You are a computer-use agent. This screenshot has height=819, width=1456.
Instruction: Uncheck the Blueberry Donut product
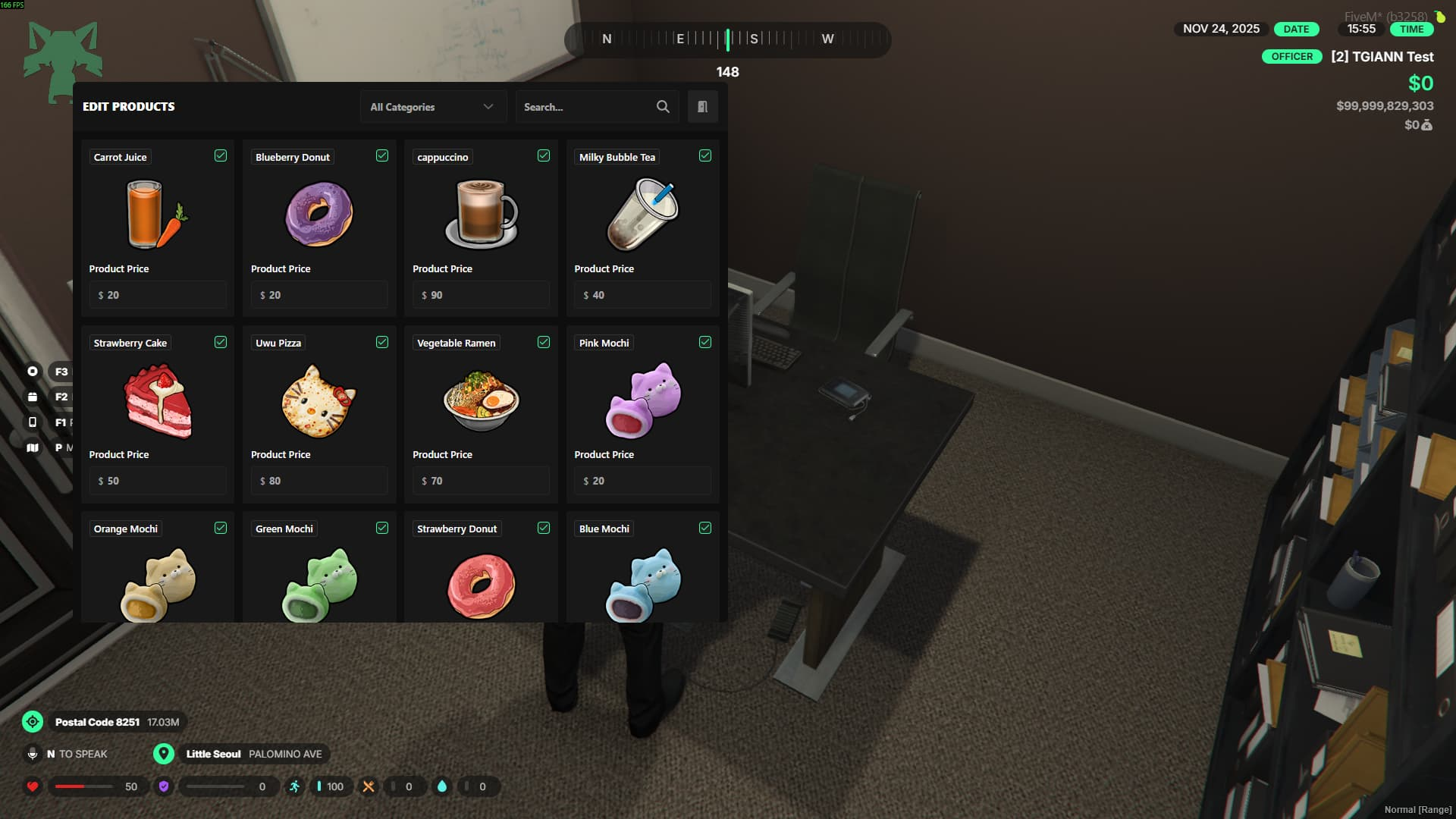382,155
